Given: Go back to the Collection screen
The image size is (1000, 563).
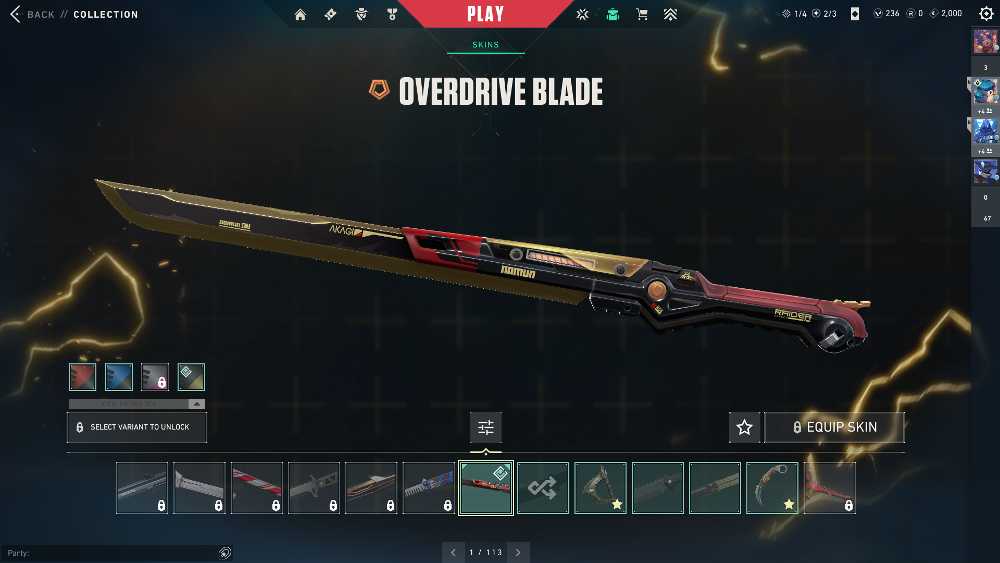Looking at the screenshot, I should coord(30,14).
